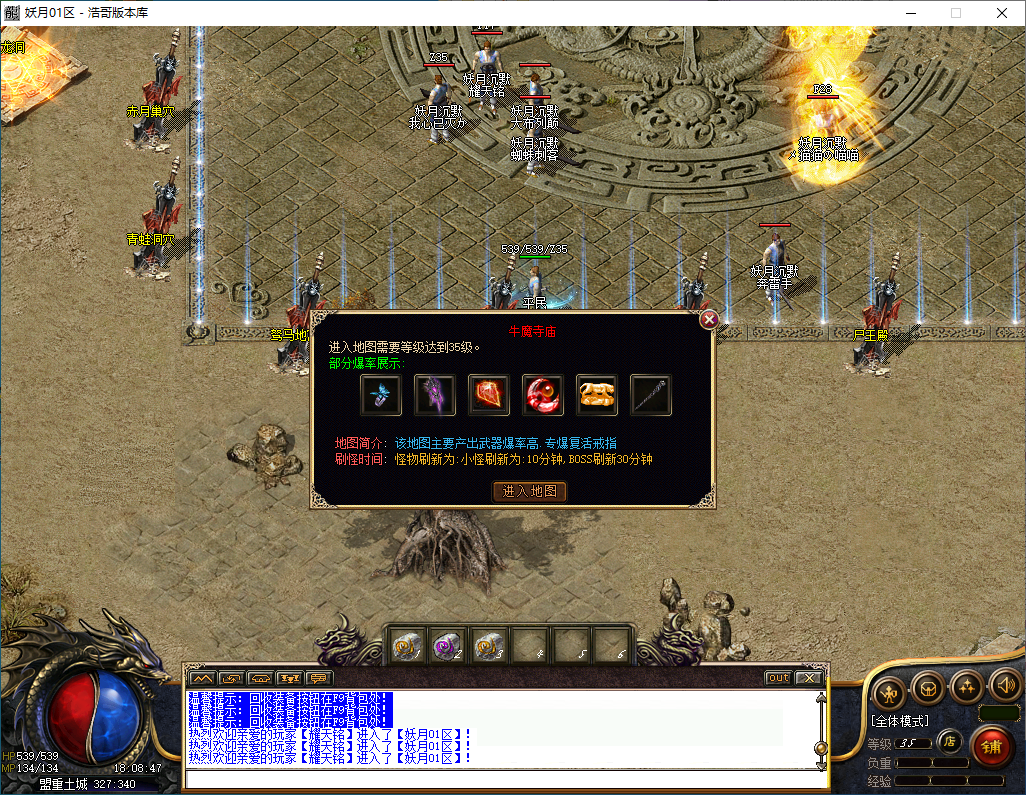
Task: Open the character figure round icon
Action: [x=889, y=690]
